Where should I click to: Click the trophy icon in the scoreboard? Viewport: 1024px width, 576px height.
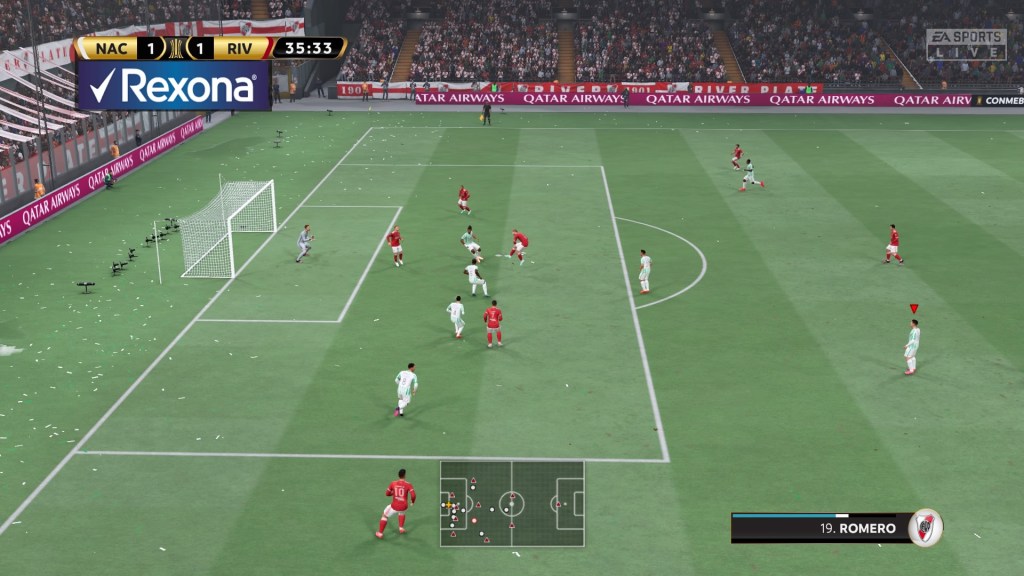click(x=176, y=48)
